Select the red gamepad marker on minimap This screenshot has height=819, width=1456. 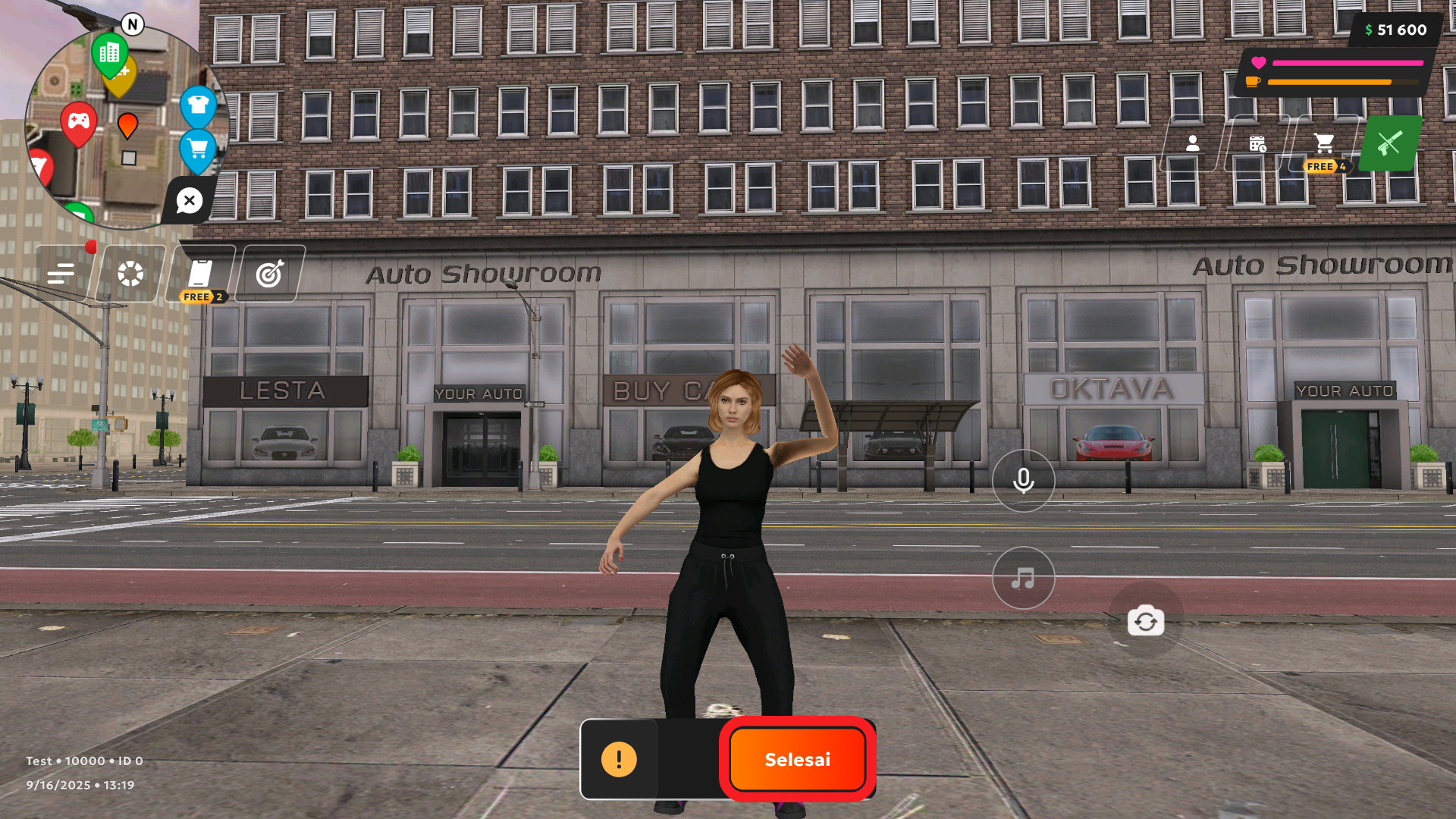click(x=79, y=121)
